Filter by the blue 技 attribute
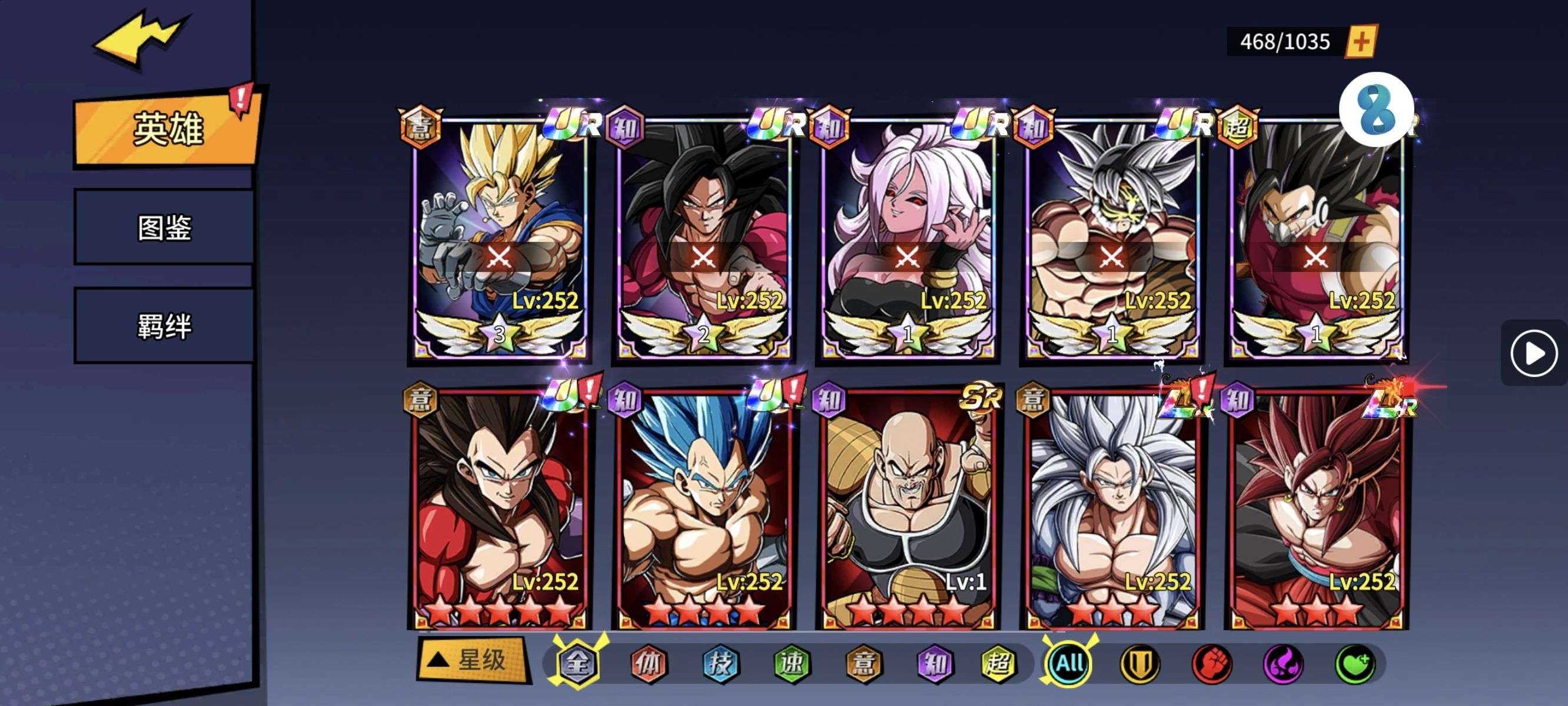 [720, 664]
